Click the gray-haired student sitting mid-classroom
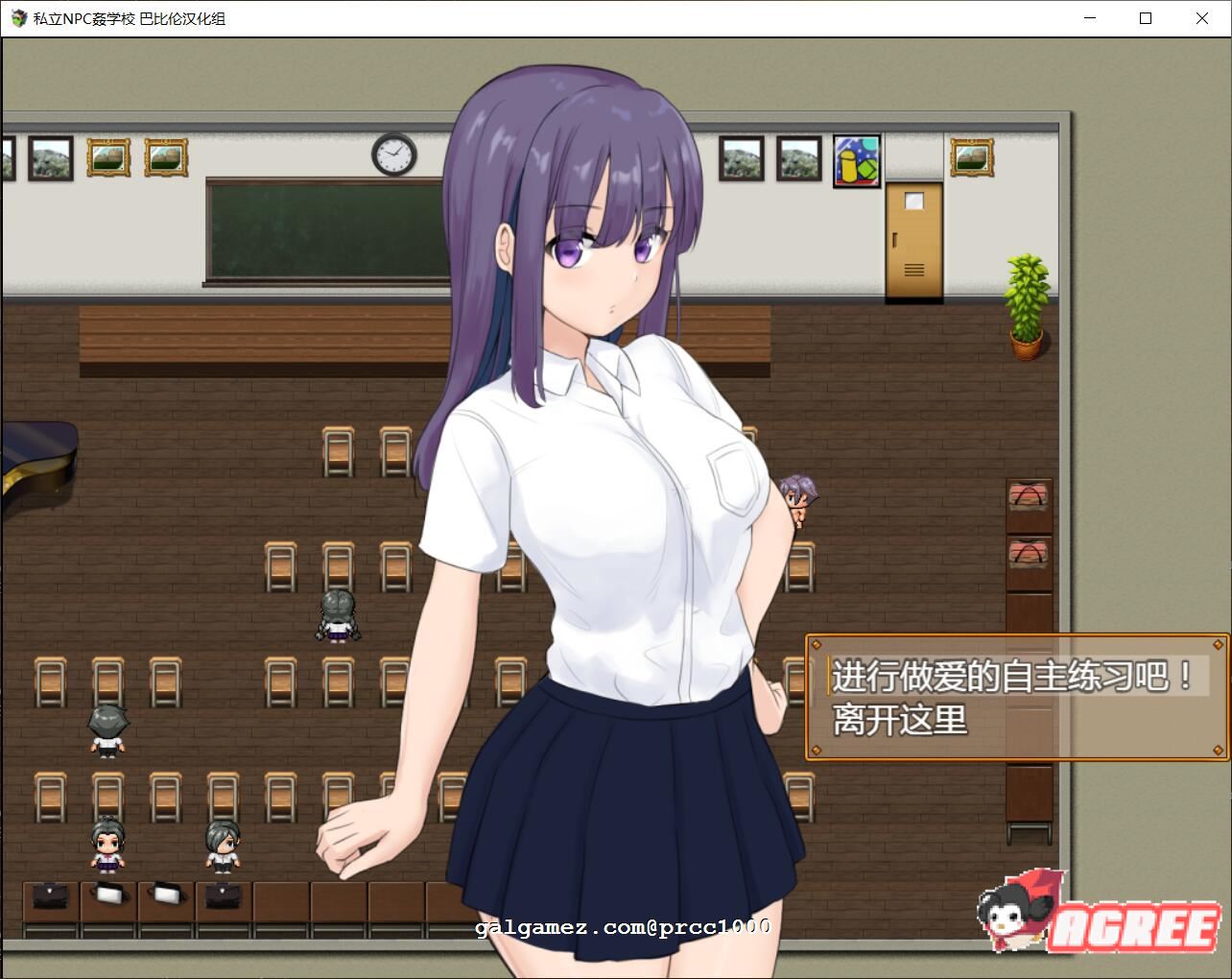 pyautogui.click(x=336, y=614)
